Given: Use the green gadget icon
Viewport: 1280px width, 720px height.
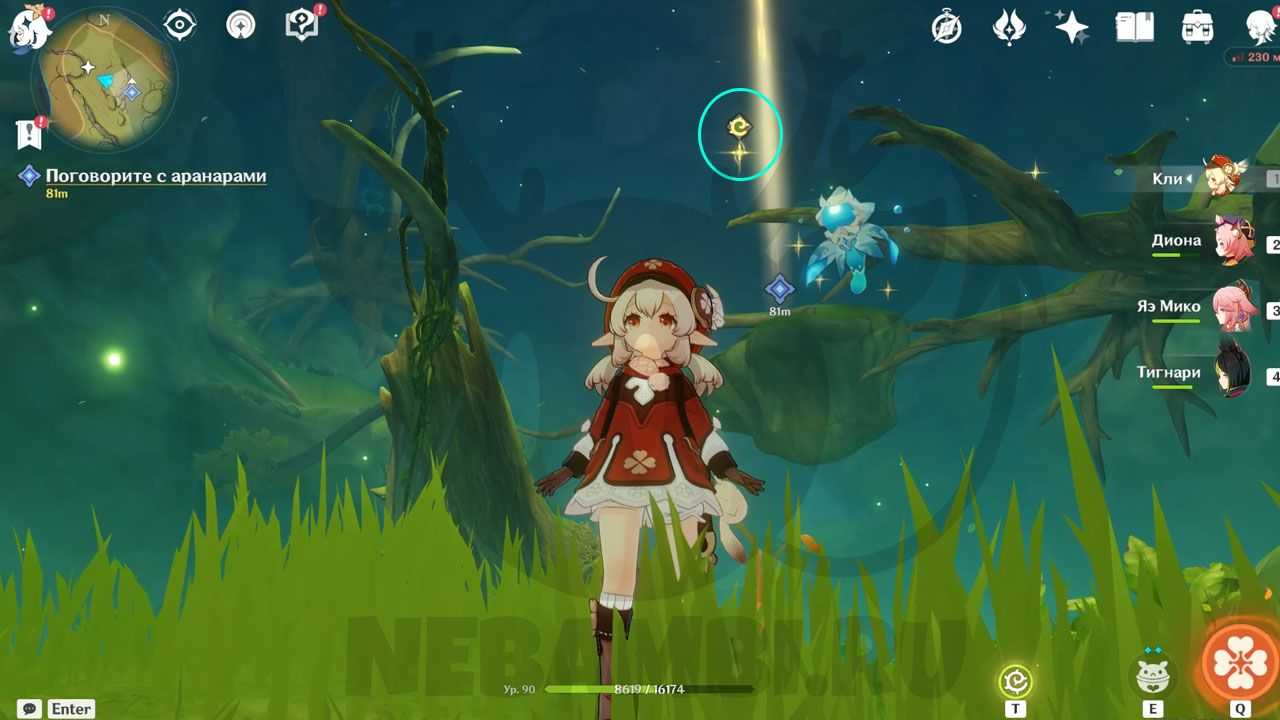Looking at the screenshot, I should (1016, 682).
